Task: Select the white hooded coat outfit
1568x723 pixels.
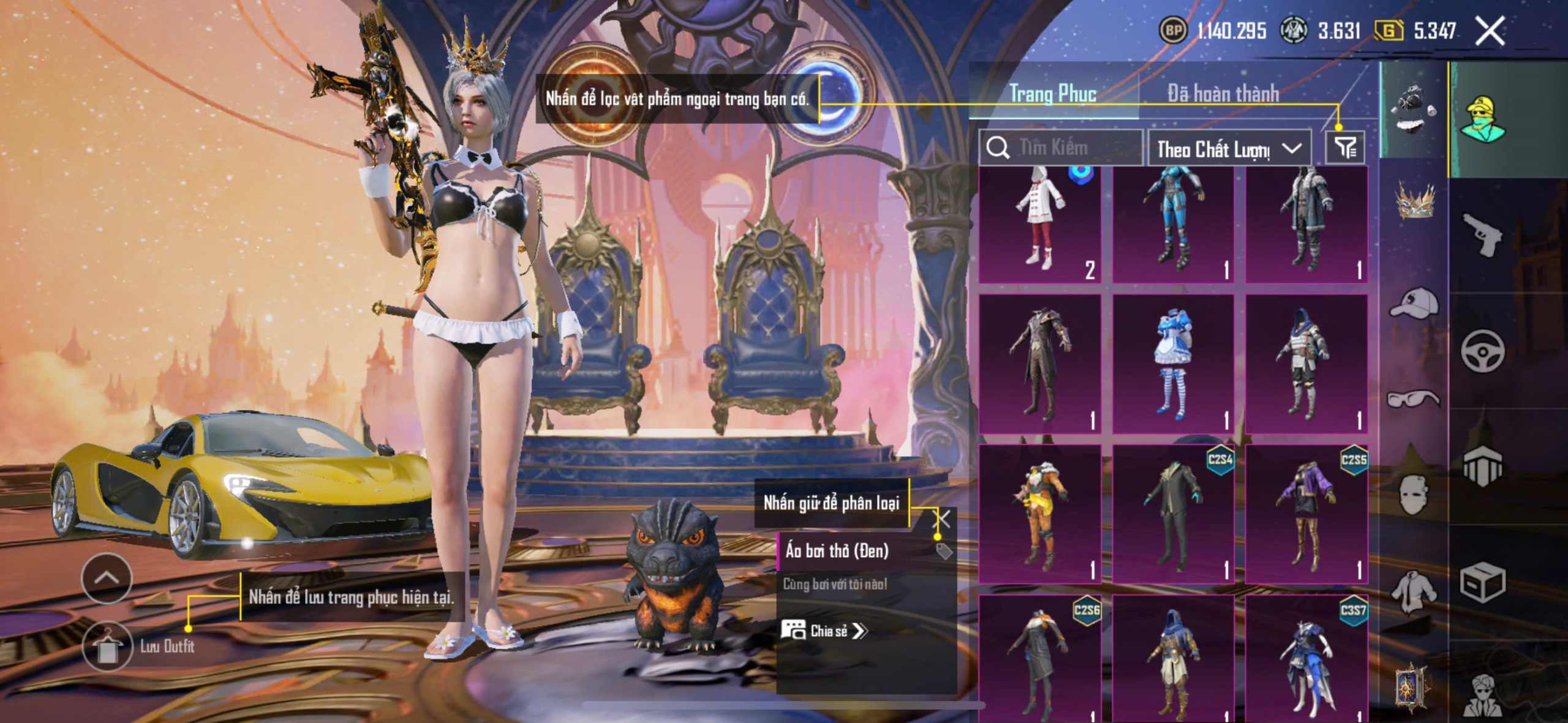Action: coord(1039,225)
